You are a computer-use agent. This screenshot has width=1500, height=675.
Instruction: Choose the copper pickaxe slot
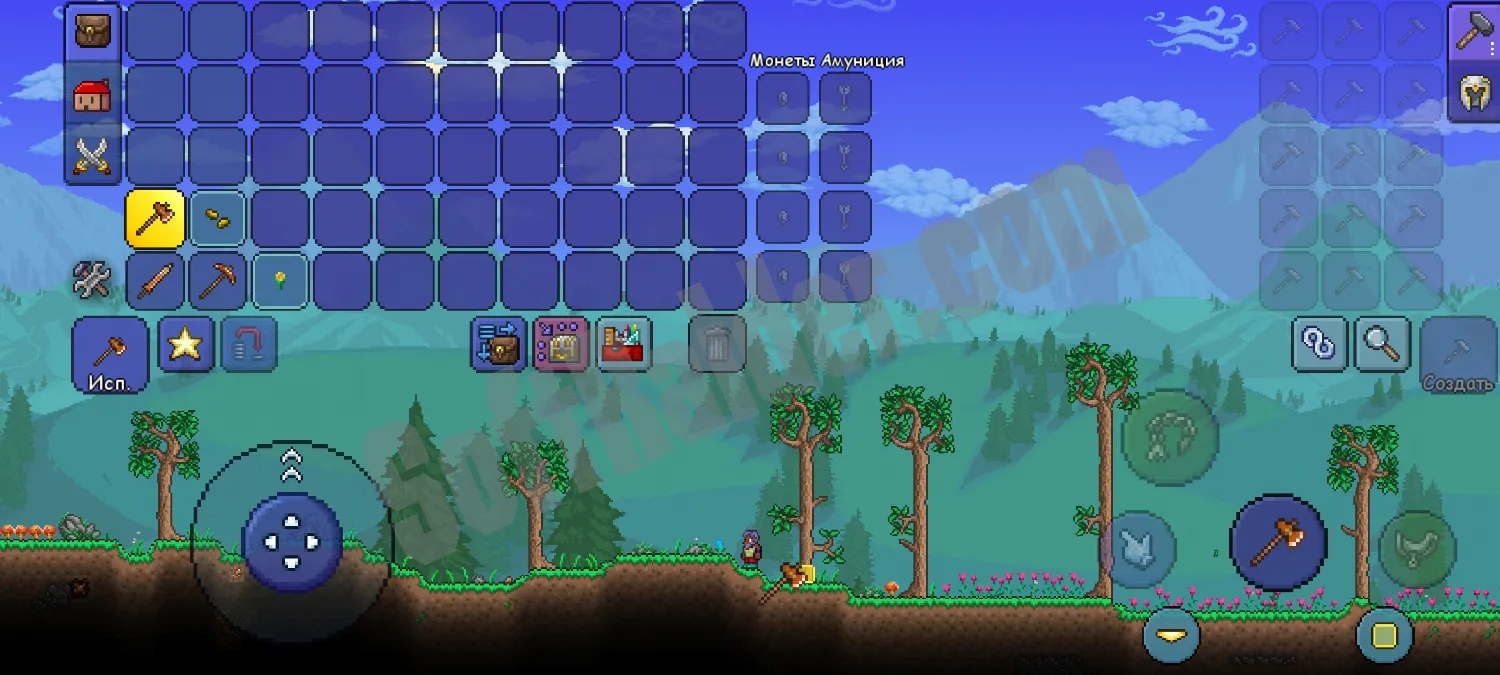217,280
